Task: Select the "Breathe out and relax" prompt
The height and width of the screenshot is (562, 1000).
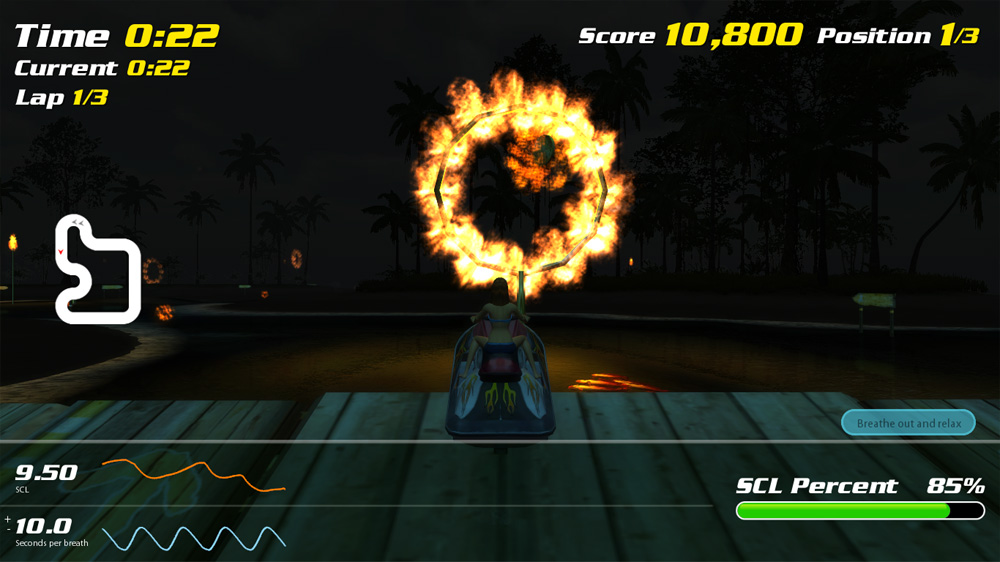Action: (x=908, y=423)
